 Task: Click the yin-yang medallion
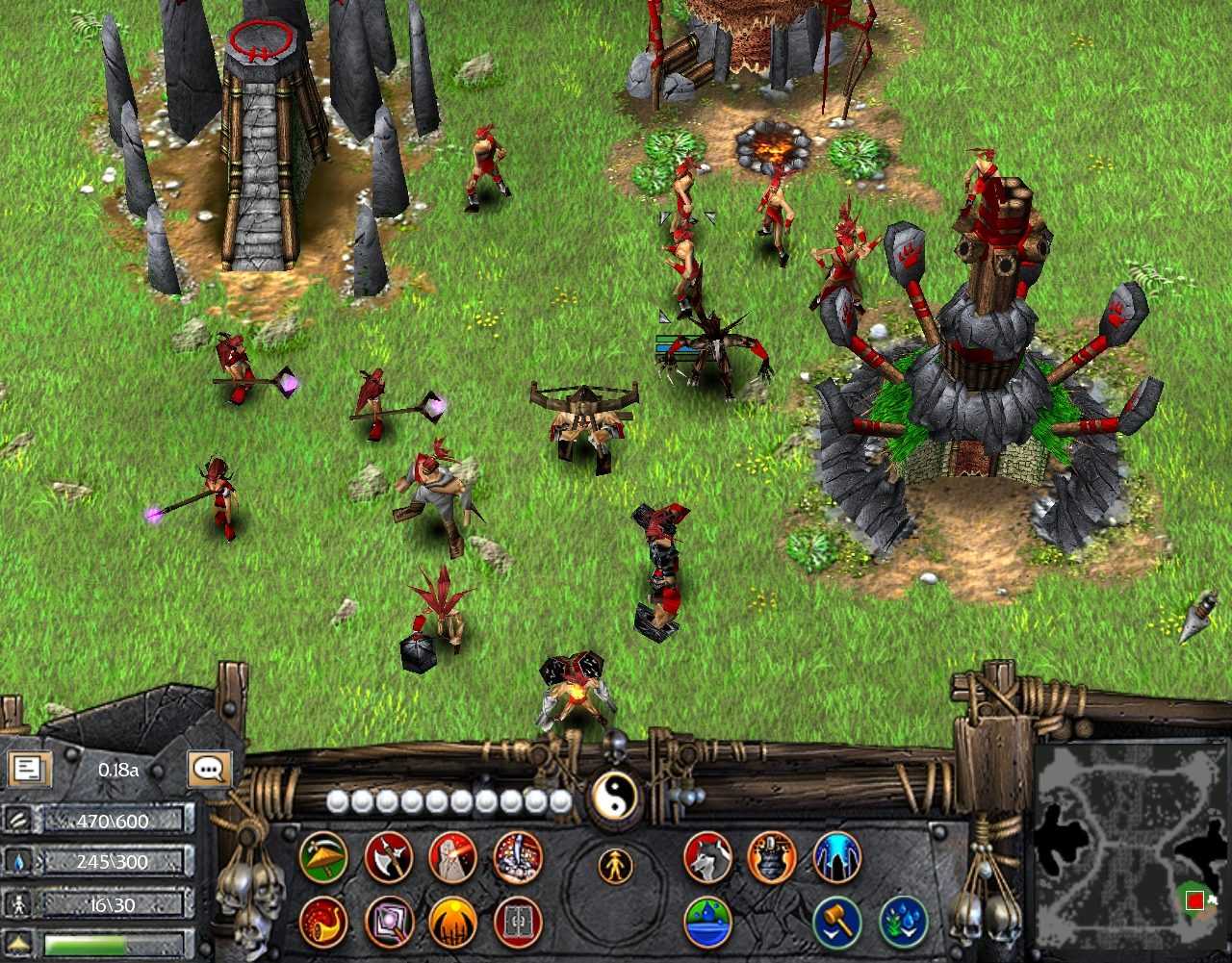coord(614,797)
